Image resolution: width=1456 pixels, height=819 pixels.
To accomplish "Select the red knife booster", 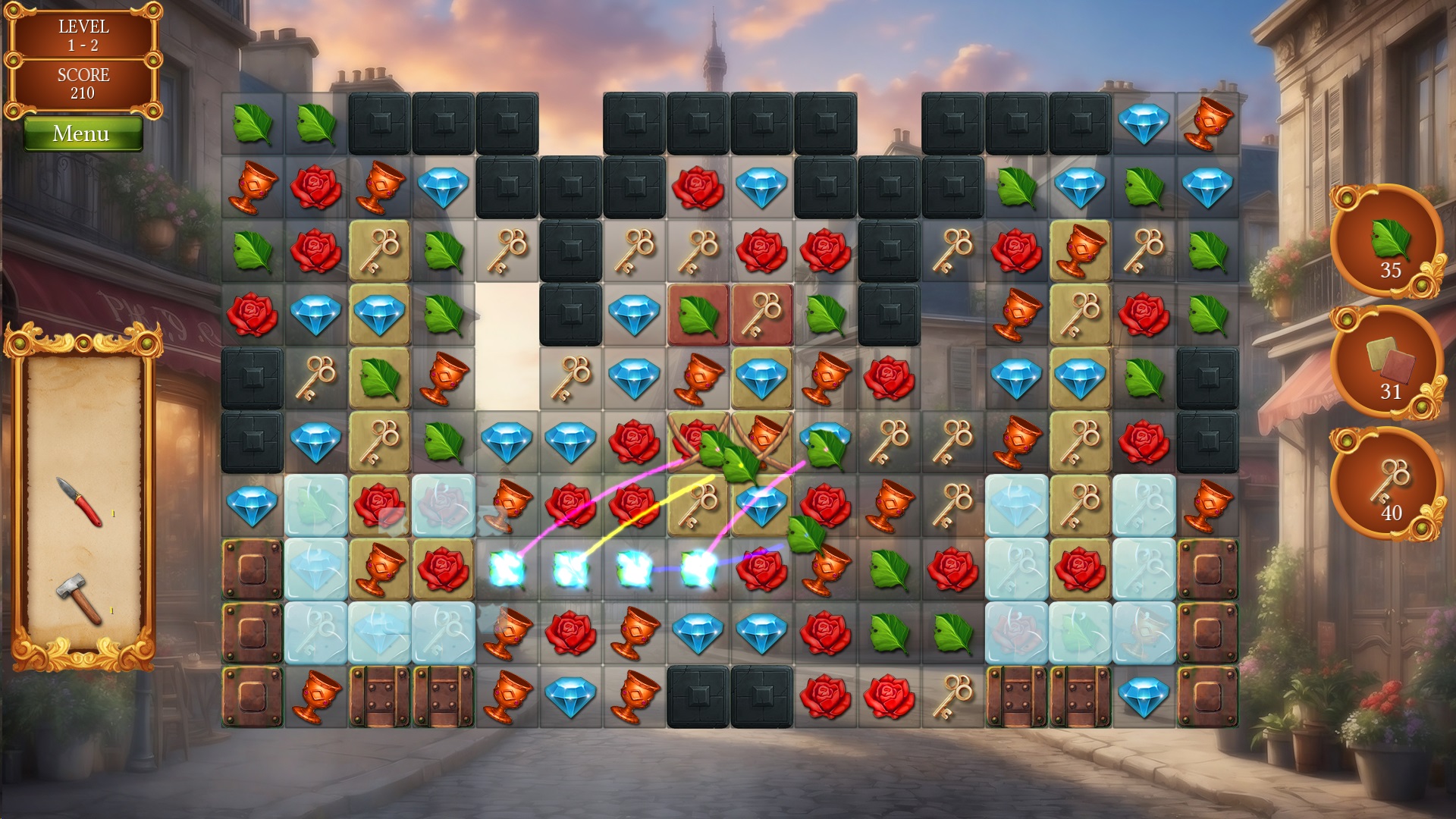I will 80,501.
